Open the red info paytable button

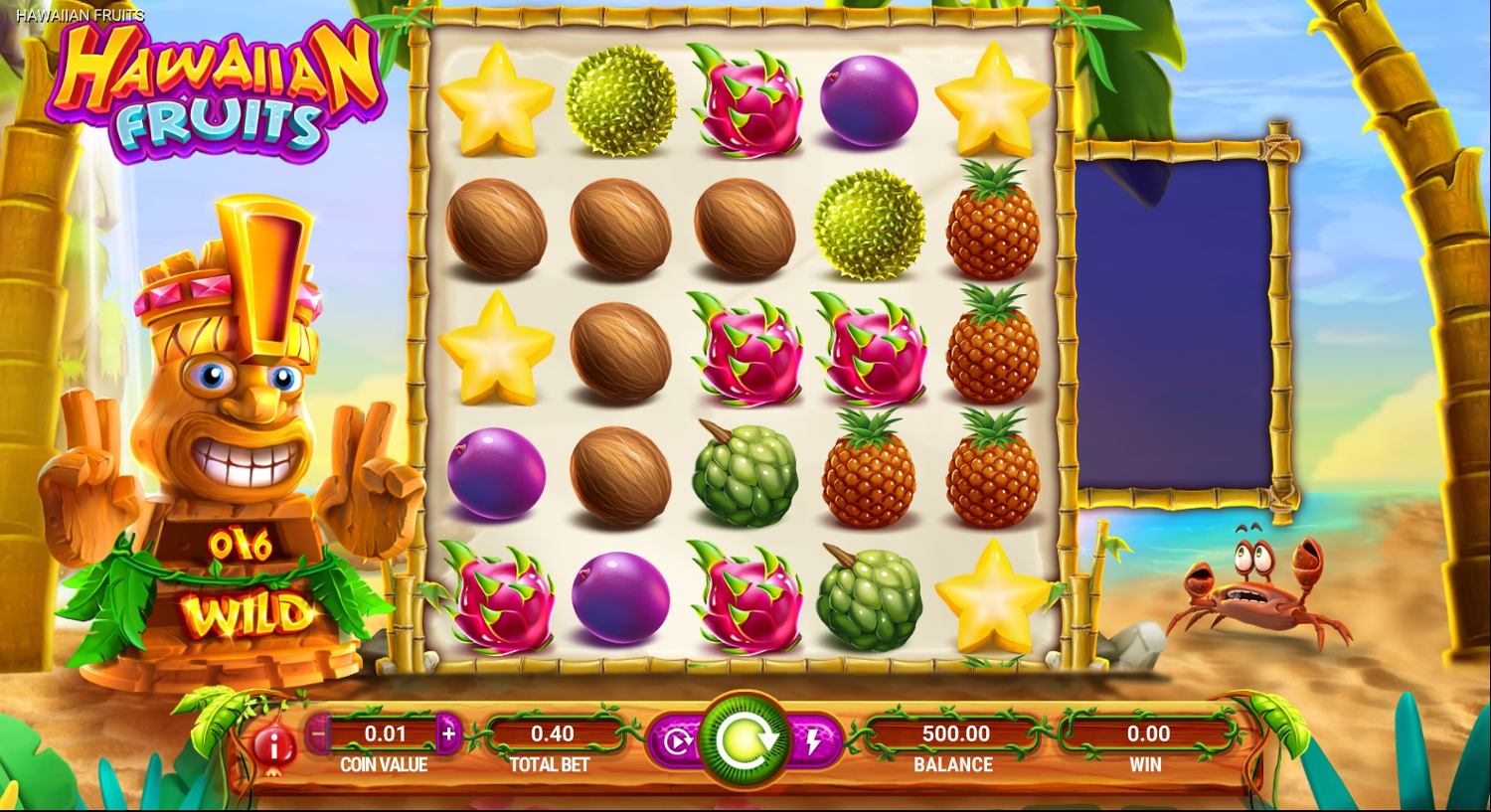pos(269,743)
